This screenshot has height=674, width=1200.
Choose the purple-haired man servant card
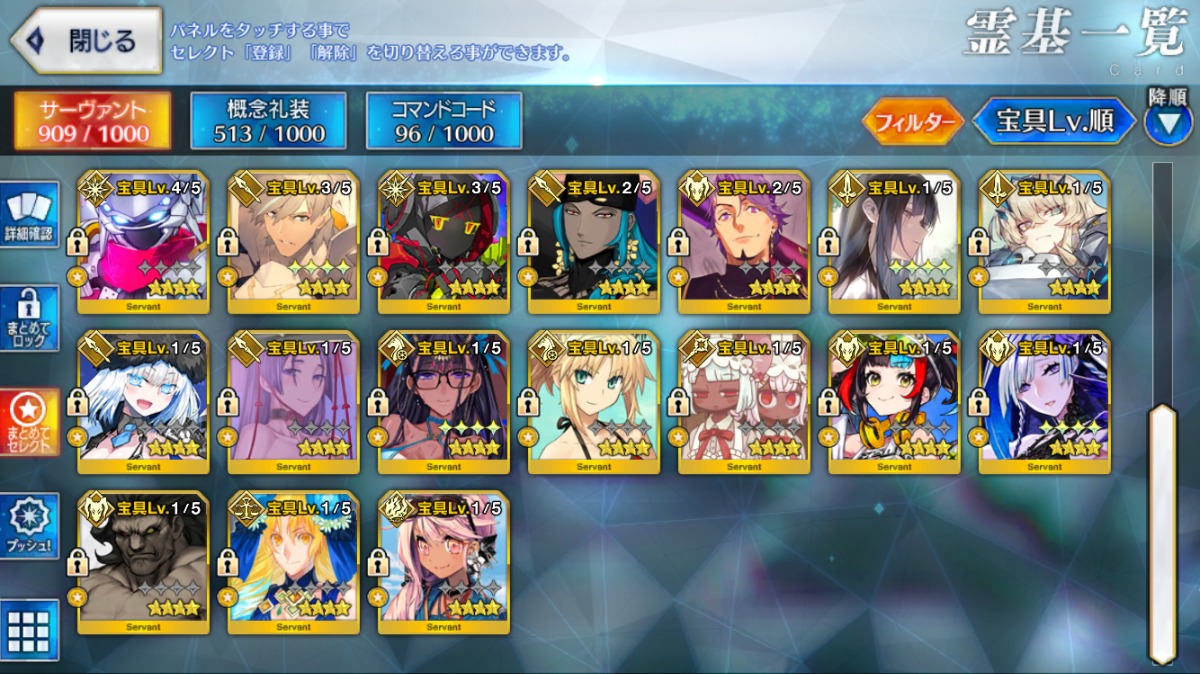click(x=743, y=242)
